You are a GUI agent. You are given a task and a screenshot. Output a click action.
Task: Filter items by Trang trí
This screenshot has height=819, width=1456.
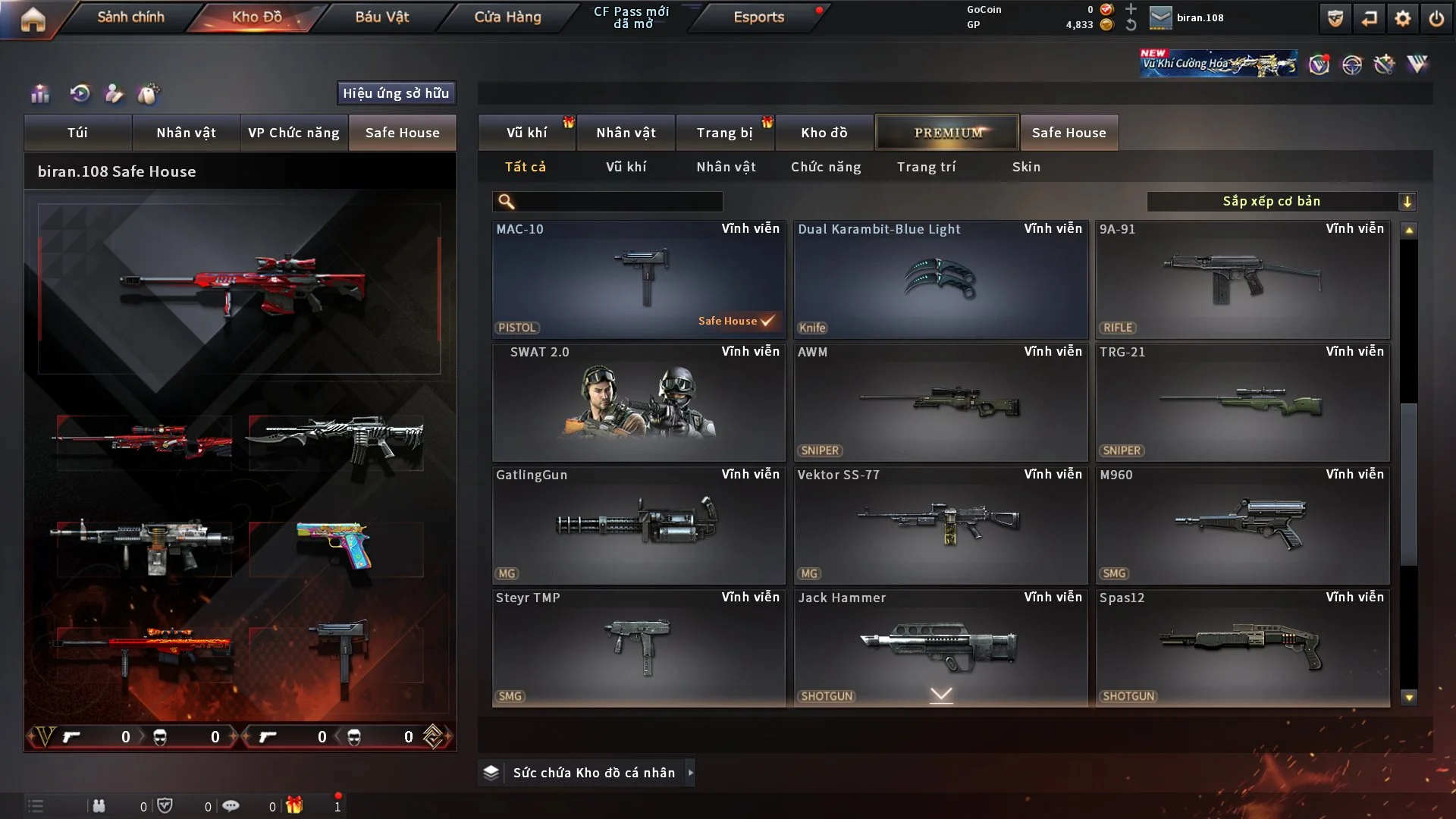(926, 167)
